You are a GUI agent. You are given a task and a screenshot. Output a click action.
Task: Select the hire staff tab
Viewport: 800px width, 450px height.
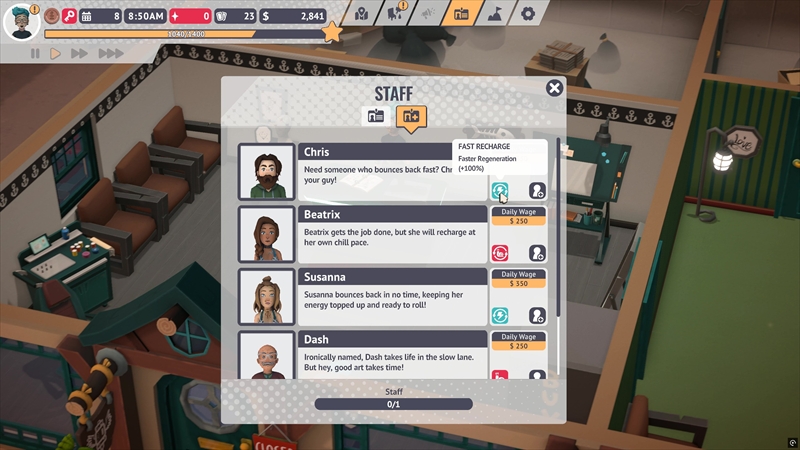pyautogui.click(x=410, y=116)
